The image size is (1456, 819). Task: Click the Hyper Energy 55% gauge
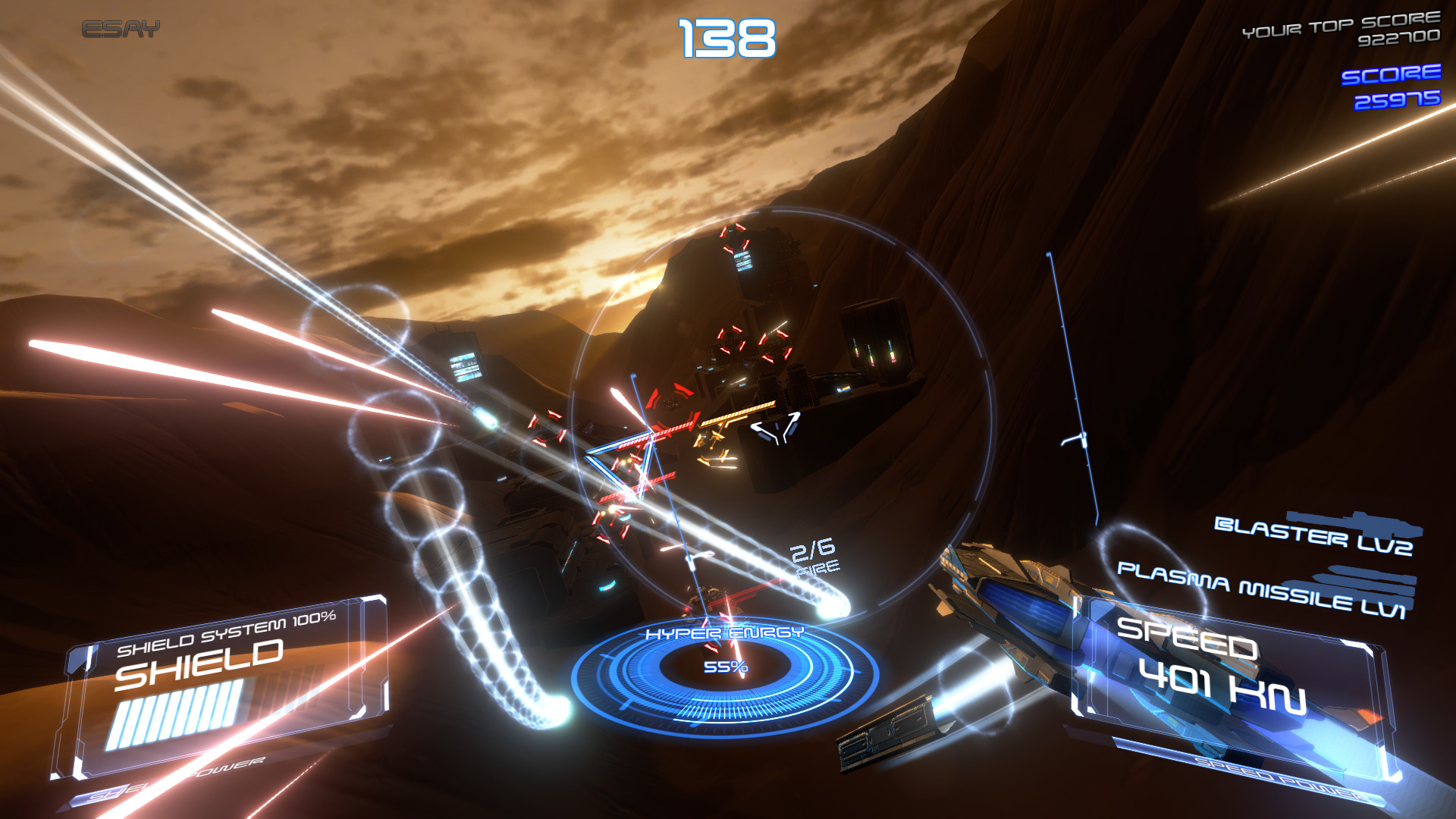point(726,667)
